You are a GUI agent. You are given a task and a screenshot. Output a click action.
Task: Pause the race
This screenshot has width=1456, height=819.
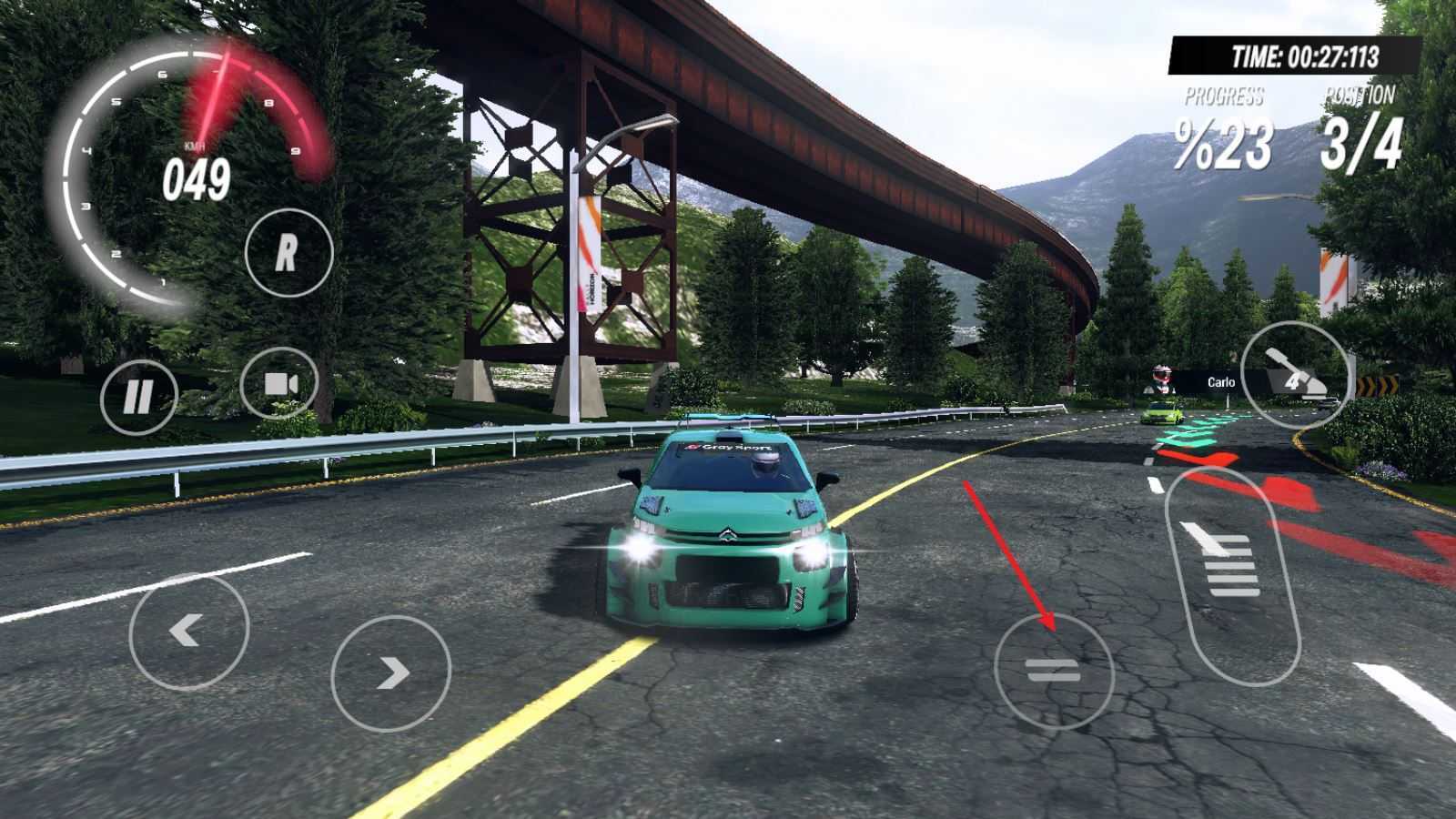138,397
